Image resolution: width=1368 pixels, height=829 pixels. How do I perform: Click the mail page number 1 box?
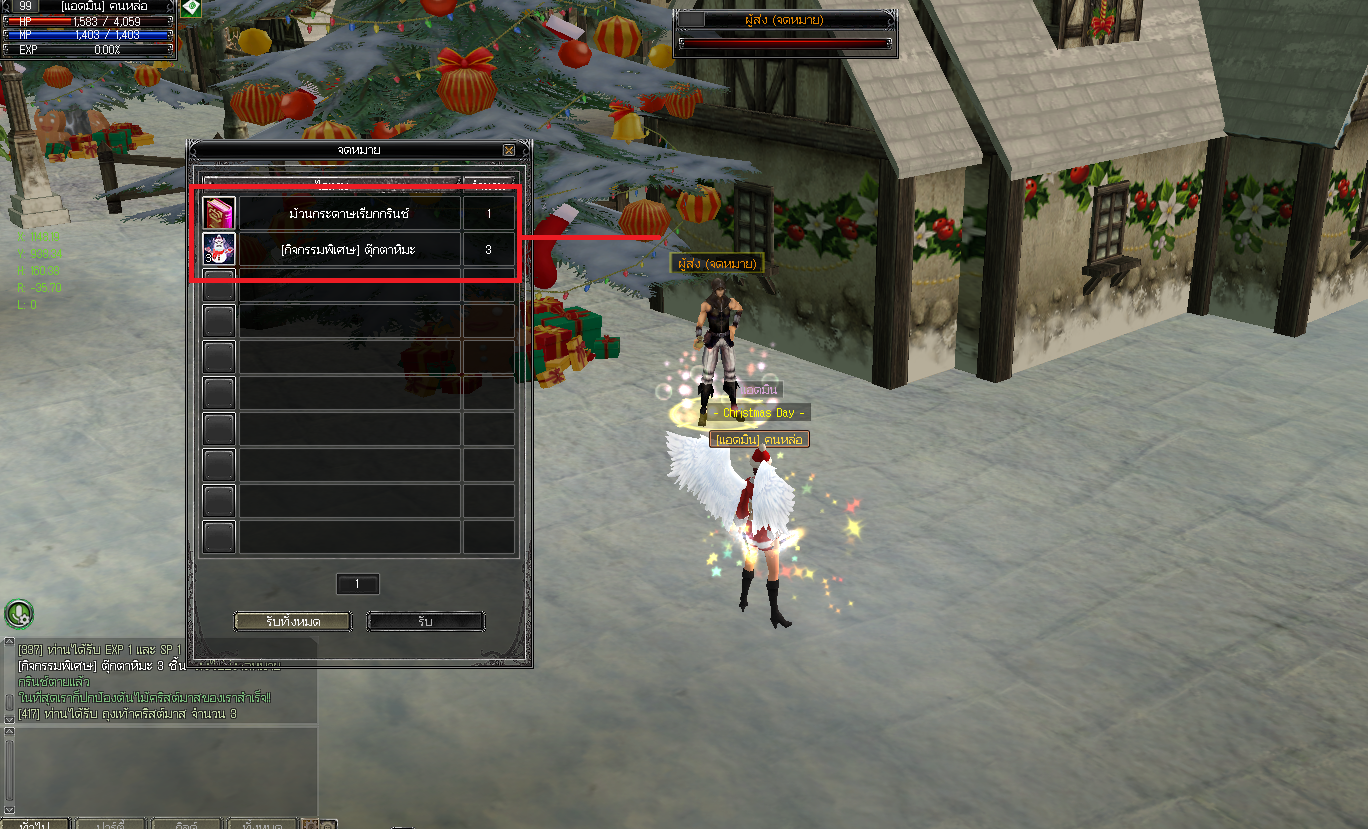pyautogui.click(x=358, y=584)
